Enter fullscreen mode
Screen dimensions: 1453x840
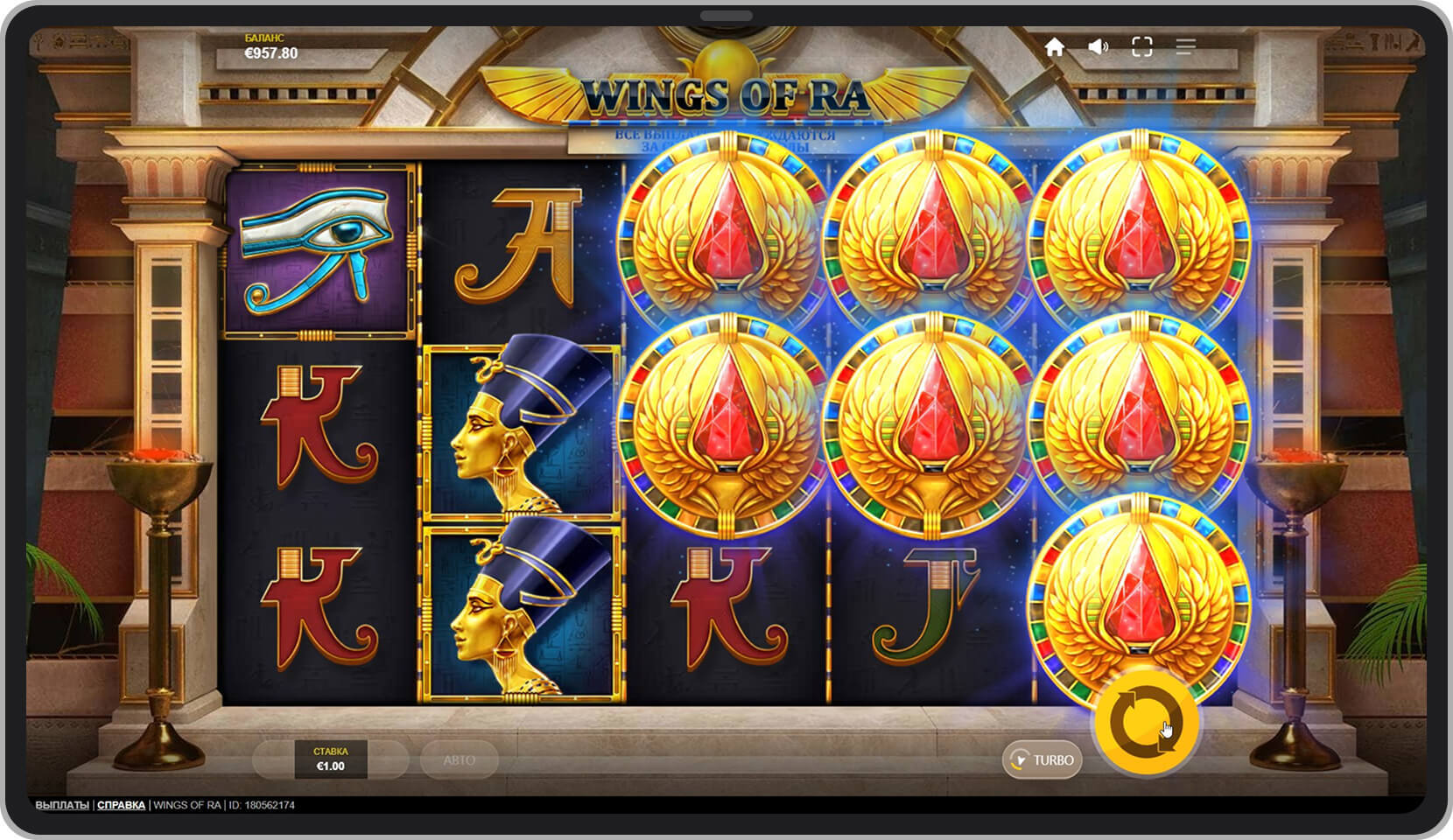click(x=1141, y=47)
